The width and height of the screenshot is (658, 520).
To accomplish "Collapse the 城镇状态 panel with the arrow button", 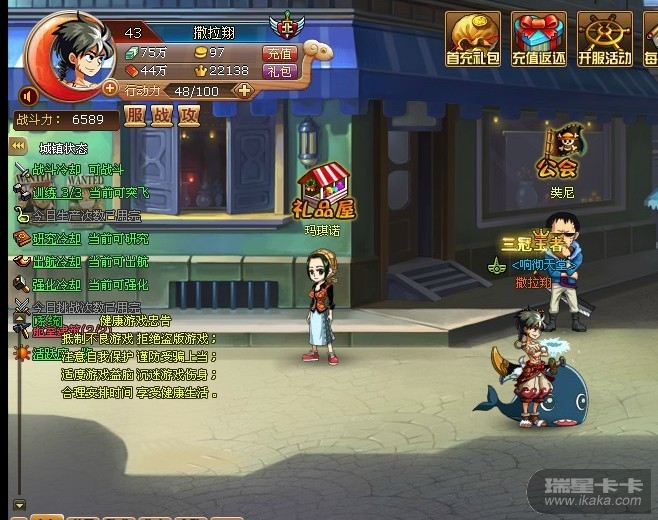I will click(17, 147).
